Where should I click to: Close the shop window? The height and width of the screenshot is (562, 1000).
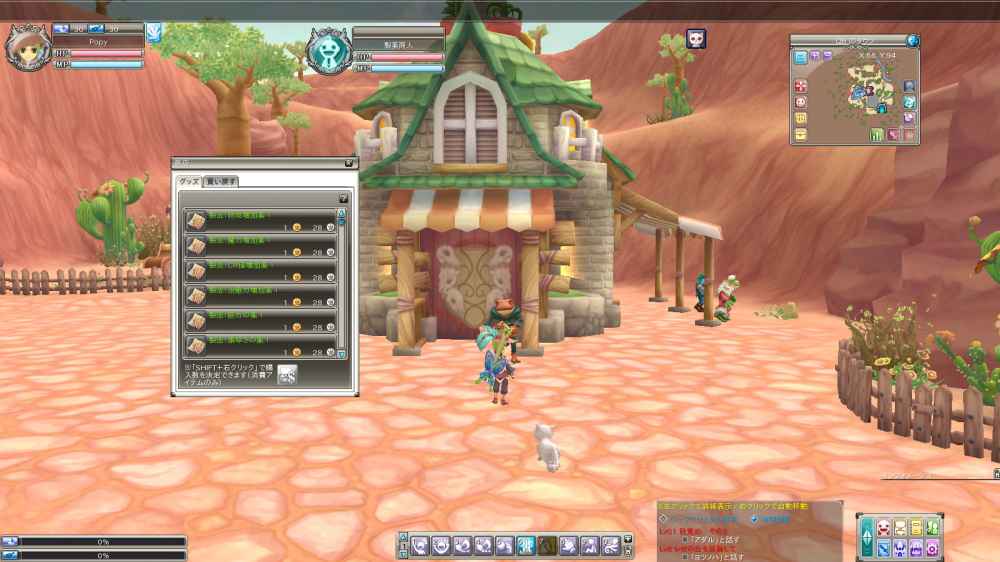(349, 162)
